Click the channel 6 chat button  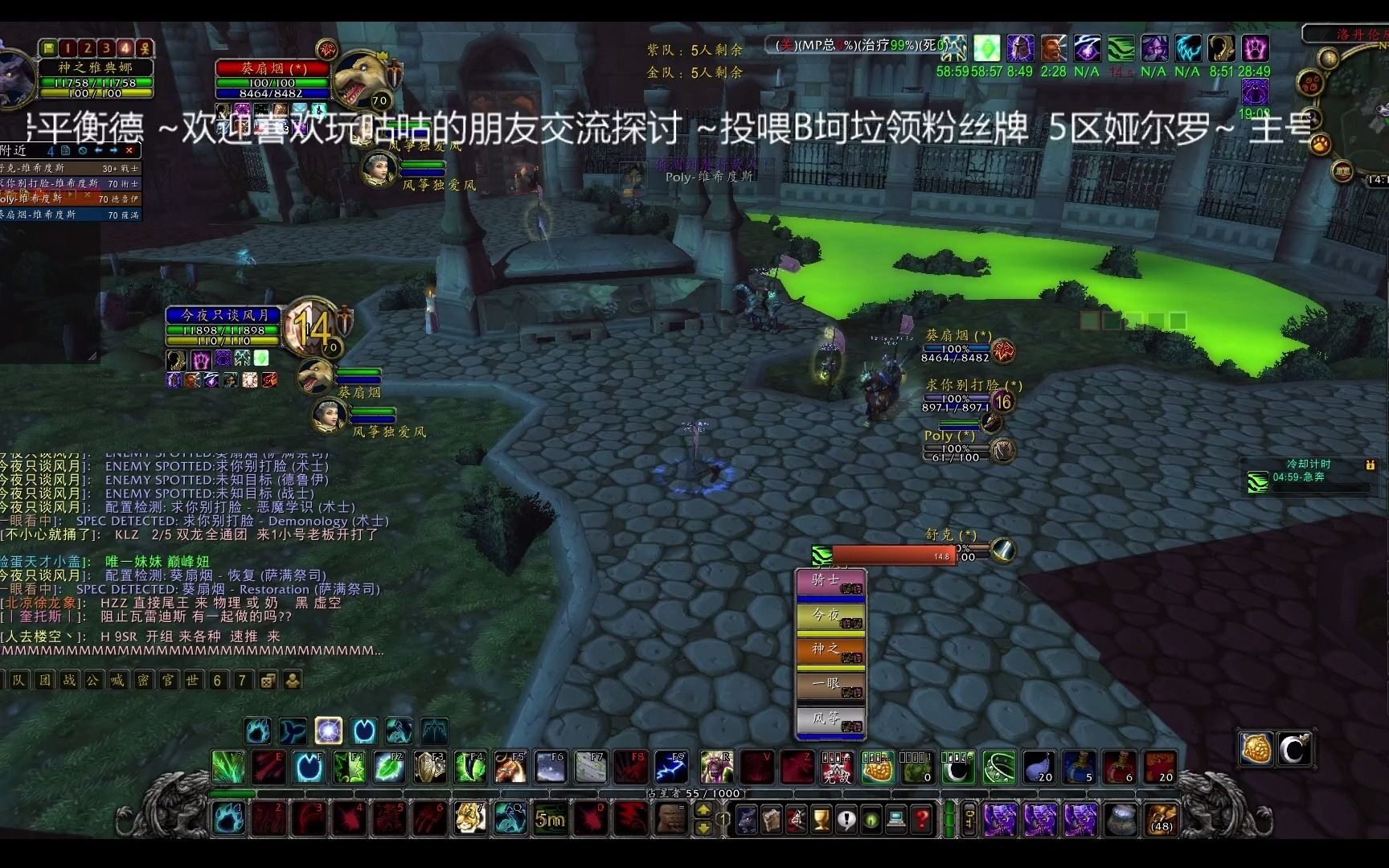218,680
